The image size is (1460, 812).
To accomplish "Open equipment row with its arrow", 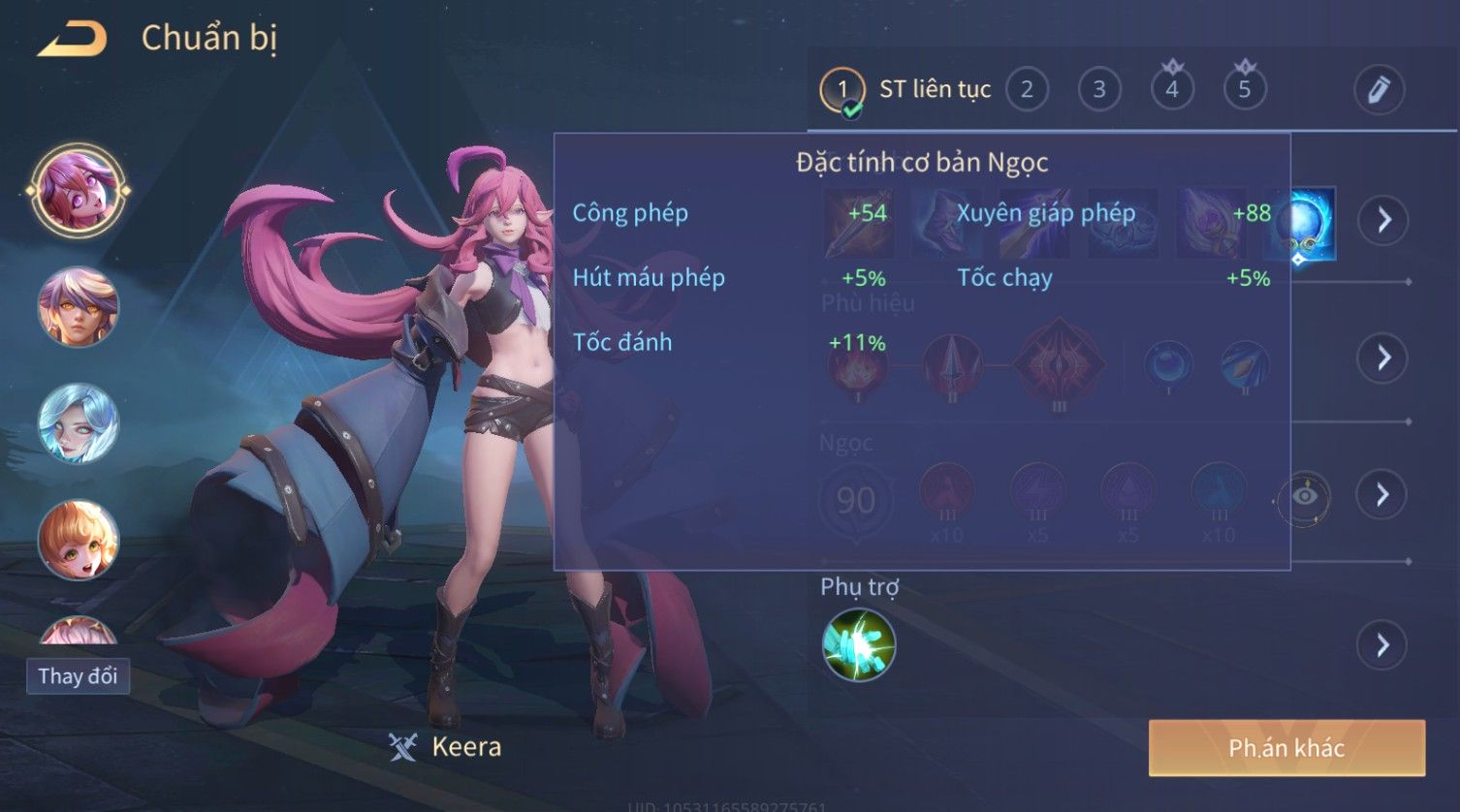I will tap(1382, 220).
